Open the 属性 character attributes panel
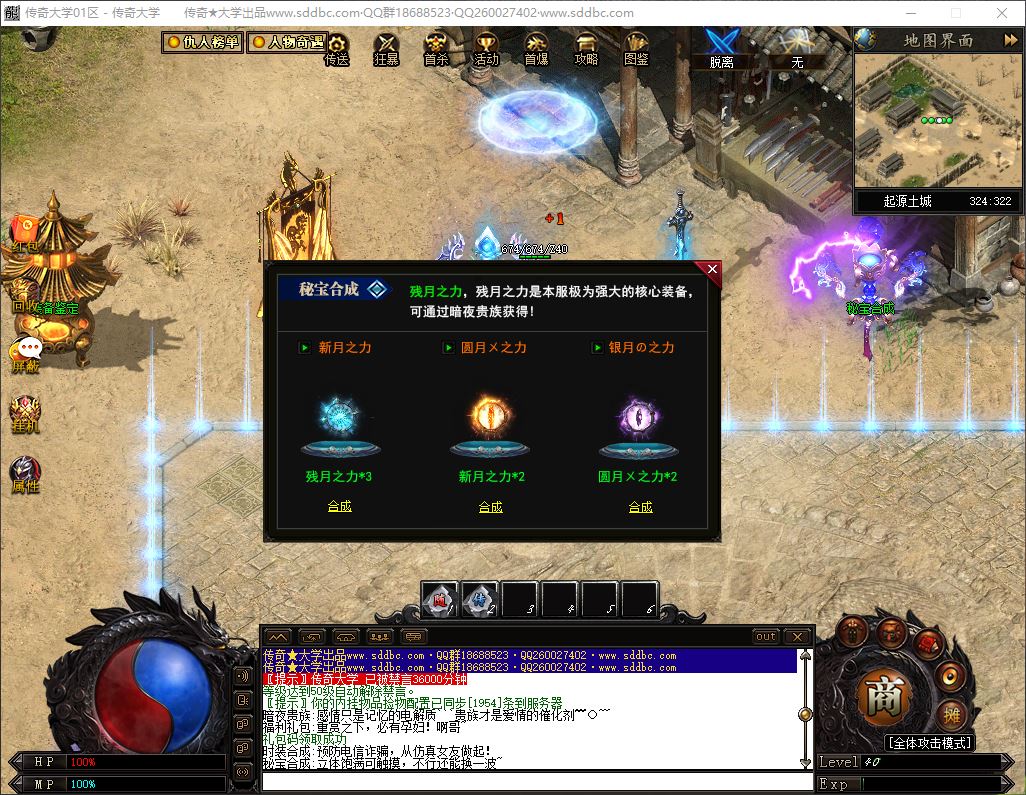The width and height of the screenshot is (1026, 795). [25, 475]
